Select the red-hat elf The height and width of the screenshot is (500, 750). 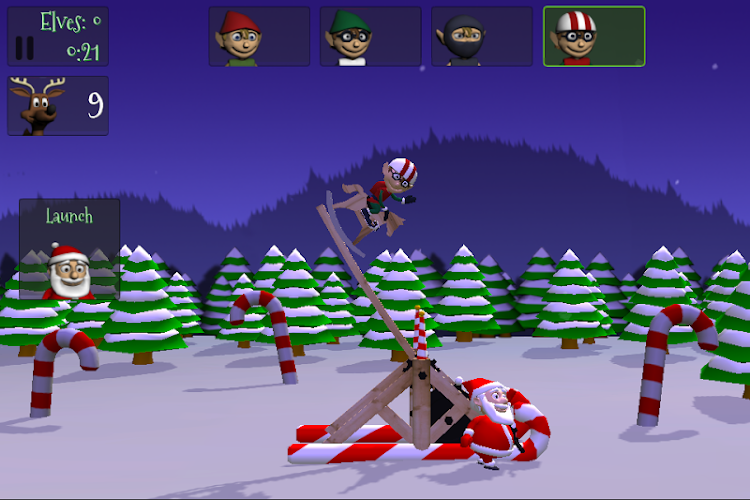click(x=259, y=37)
